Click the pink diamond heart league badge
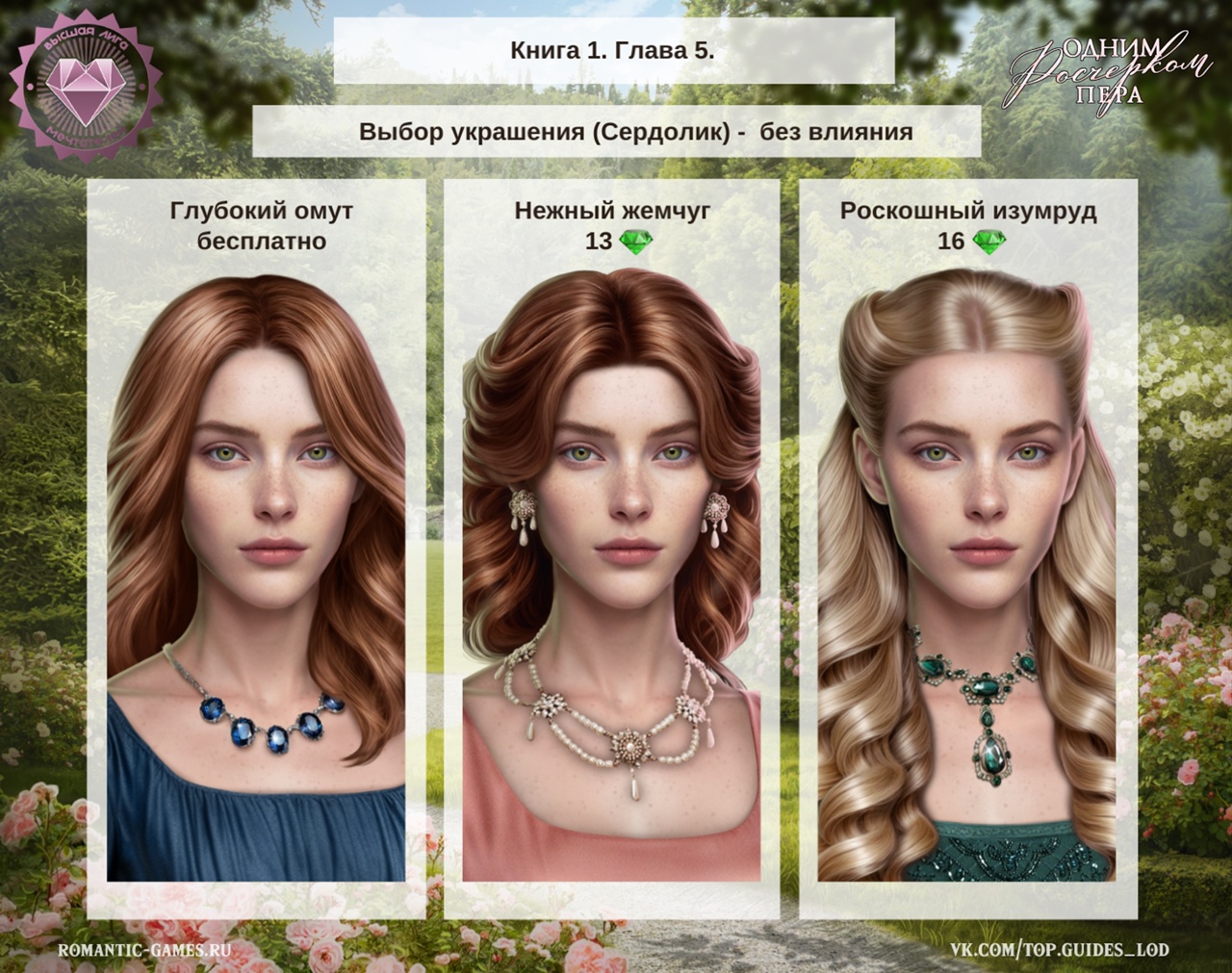Image resolution: width=1232 pixels, height=973 pixels. coord(81,83)
